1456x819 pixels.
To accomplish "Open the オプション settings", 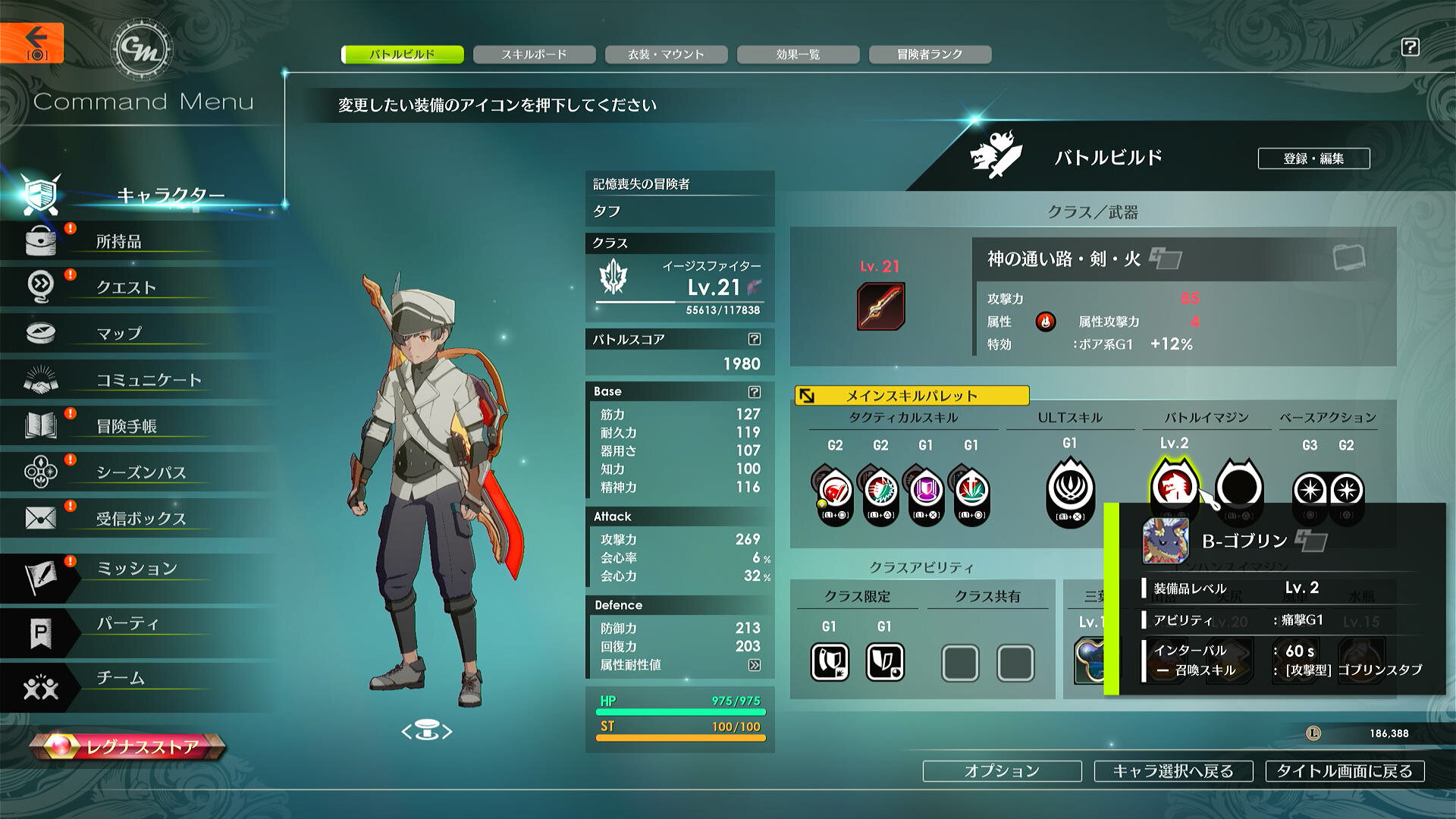I will point(1002,771).
